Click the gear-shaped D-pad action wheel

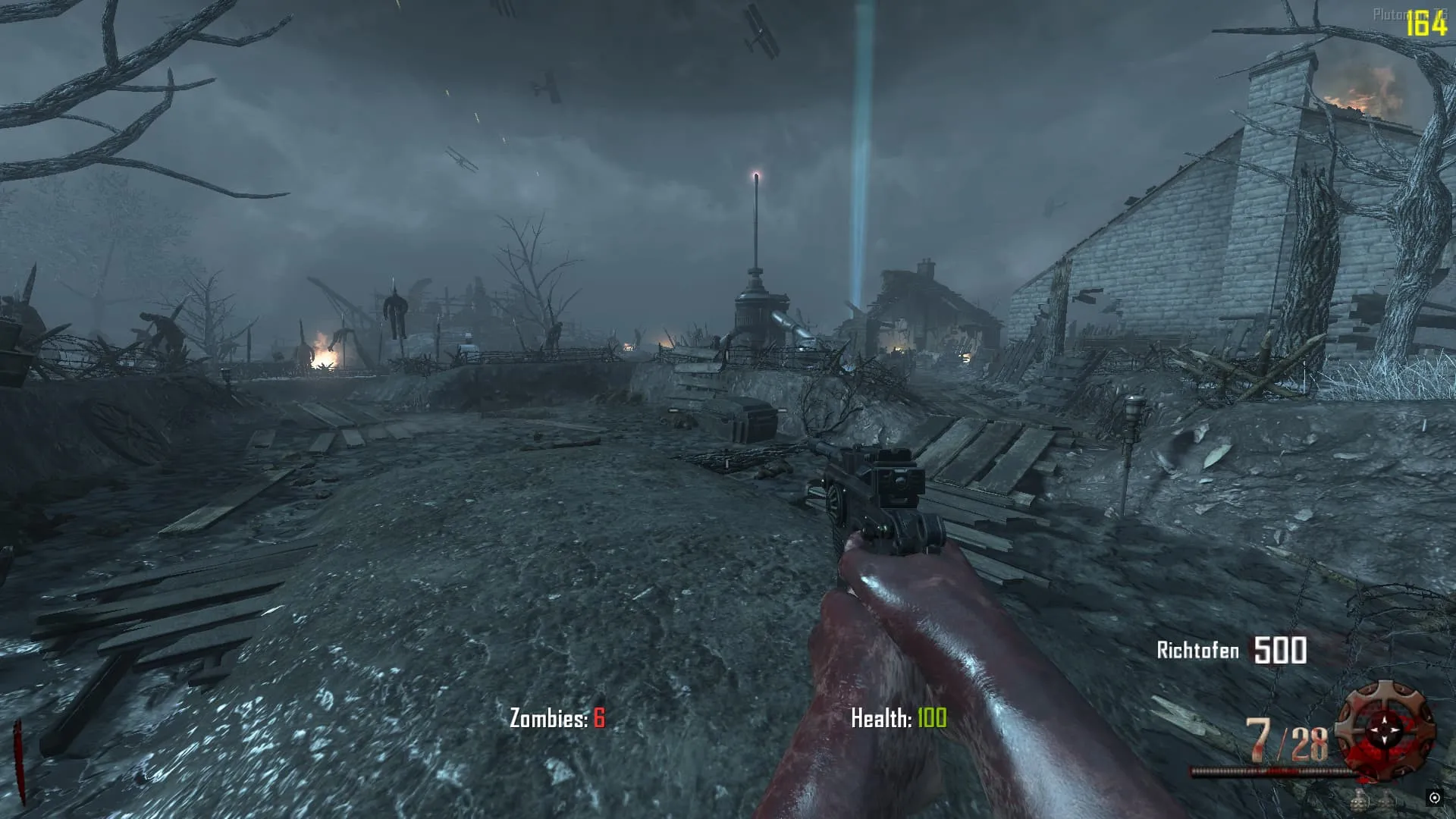pos(1385,730)
